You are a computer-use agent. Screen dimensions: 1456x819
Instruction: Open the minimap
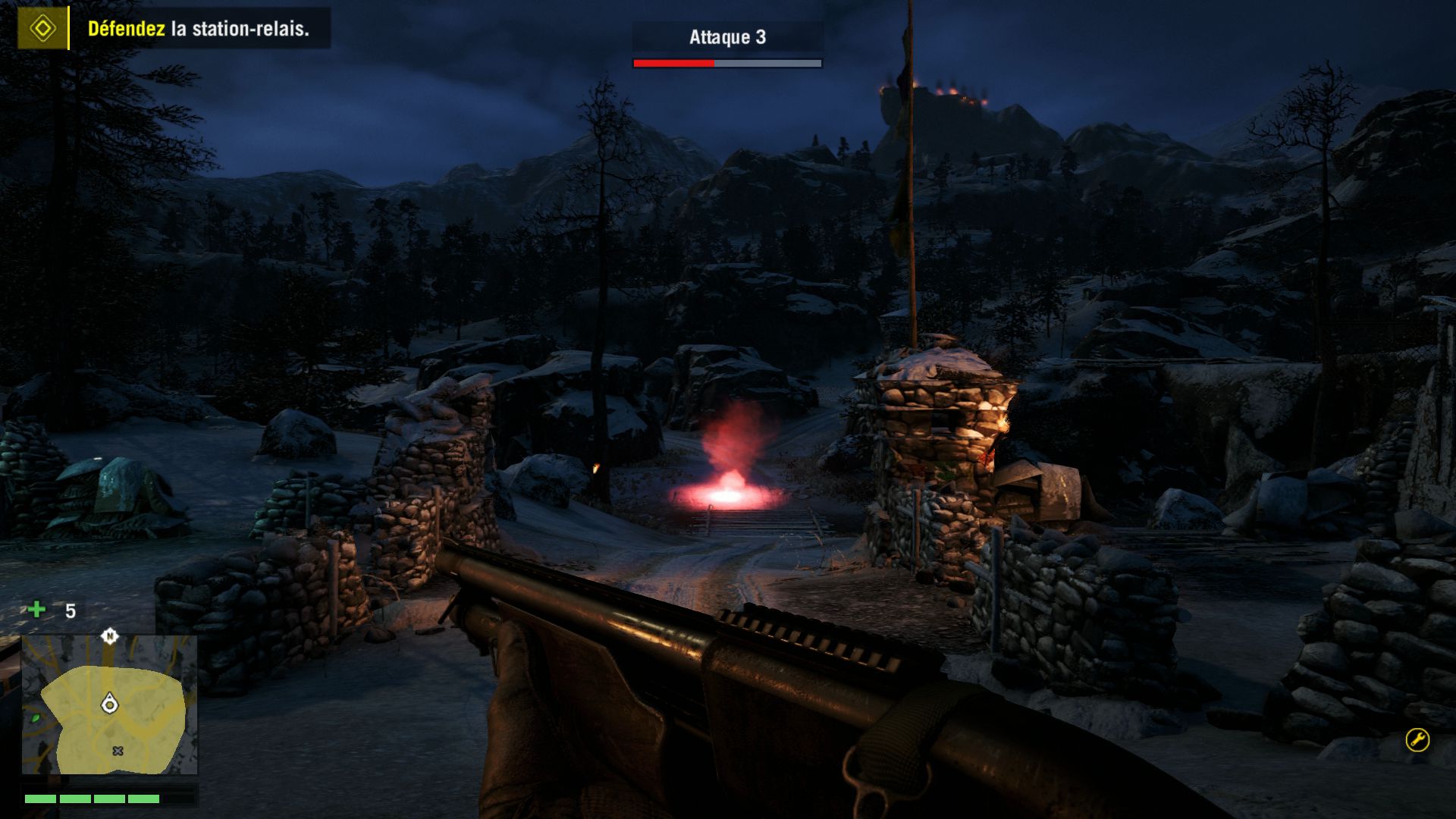(109, 705)
